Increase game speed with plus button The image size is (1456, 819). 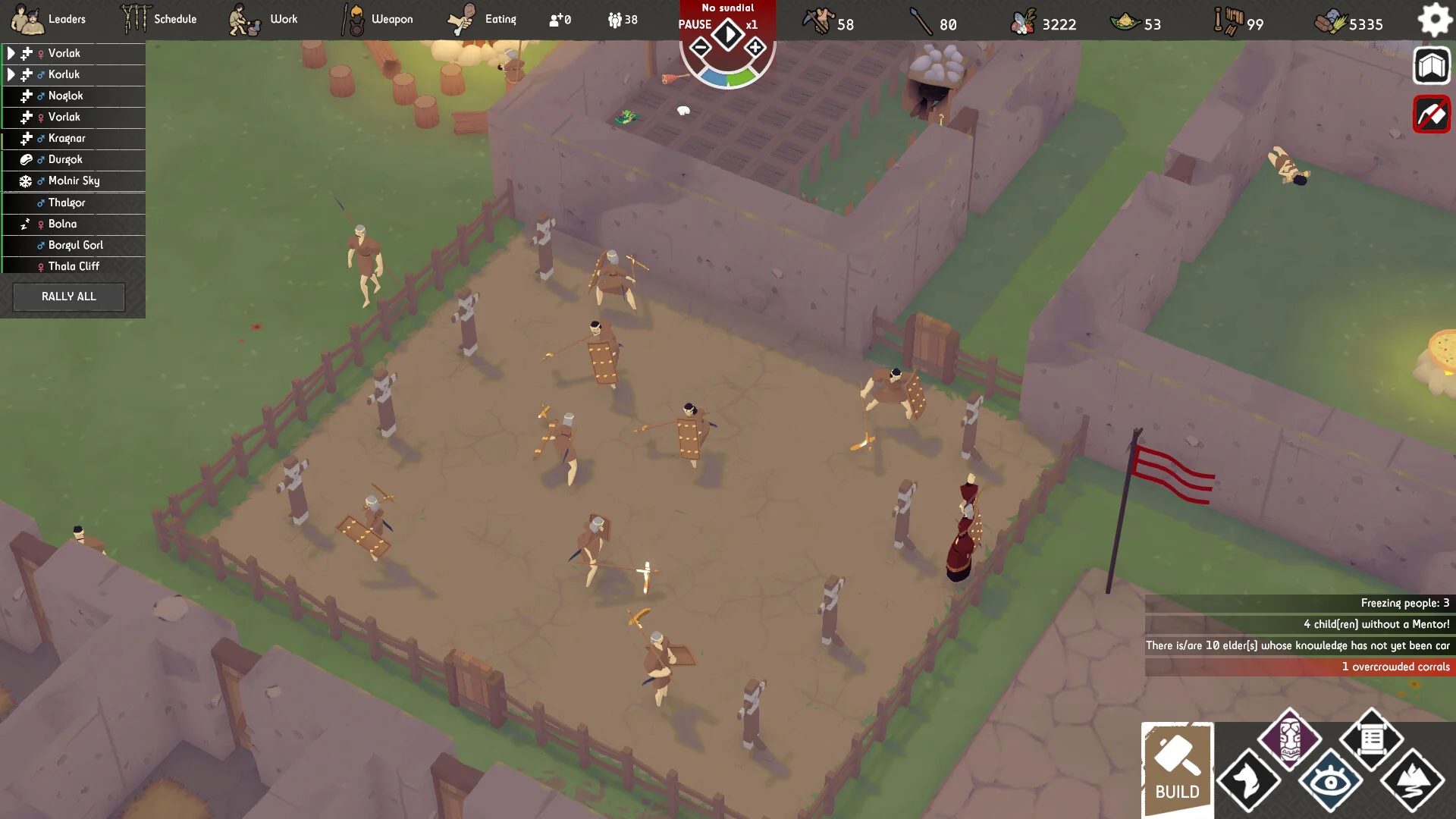(x=755, y=49)
